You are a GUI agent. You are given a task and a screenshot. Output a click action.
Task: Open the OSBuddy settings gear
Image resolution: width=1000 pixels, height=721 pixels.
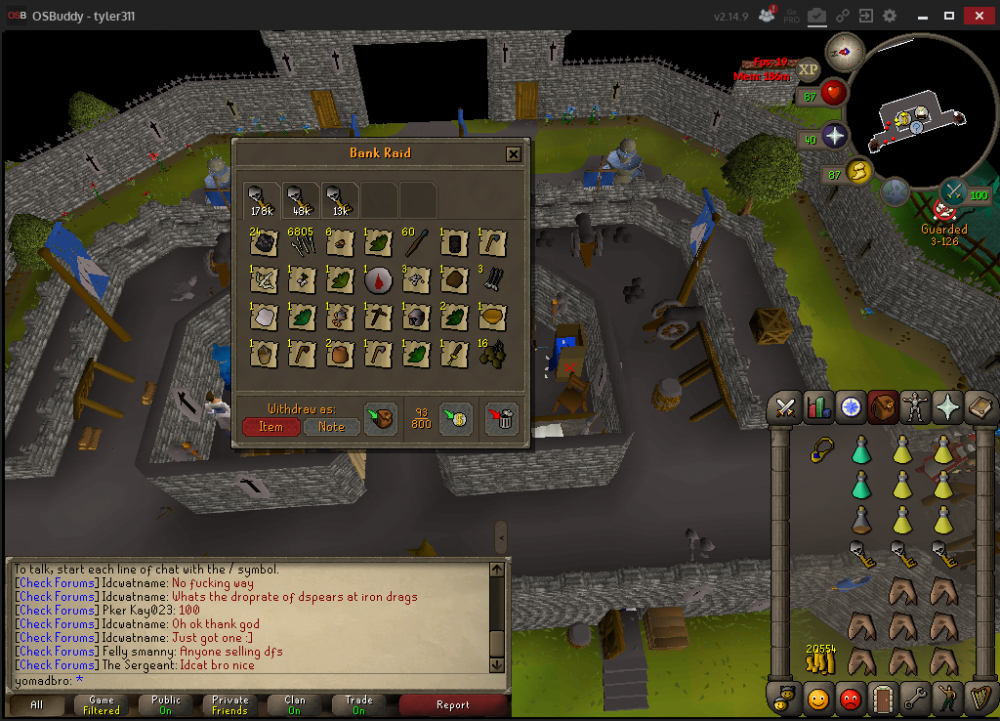pyautogui.click(x=889, y=16)
